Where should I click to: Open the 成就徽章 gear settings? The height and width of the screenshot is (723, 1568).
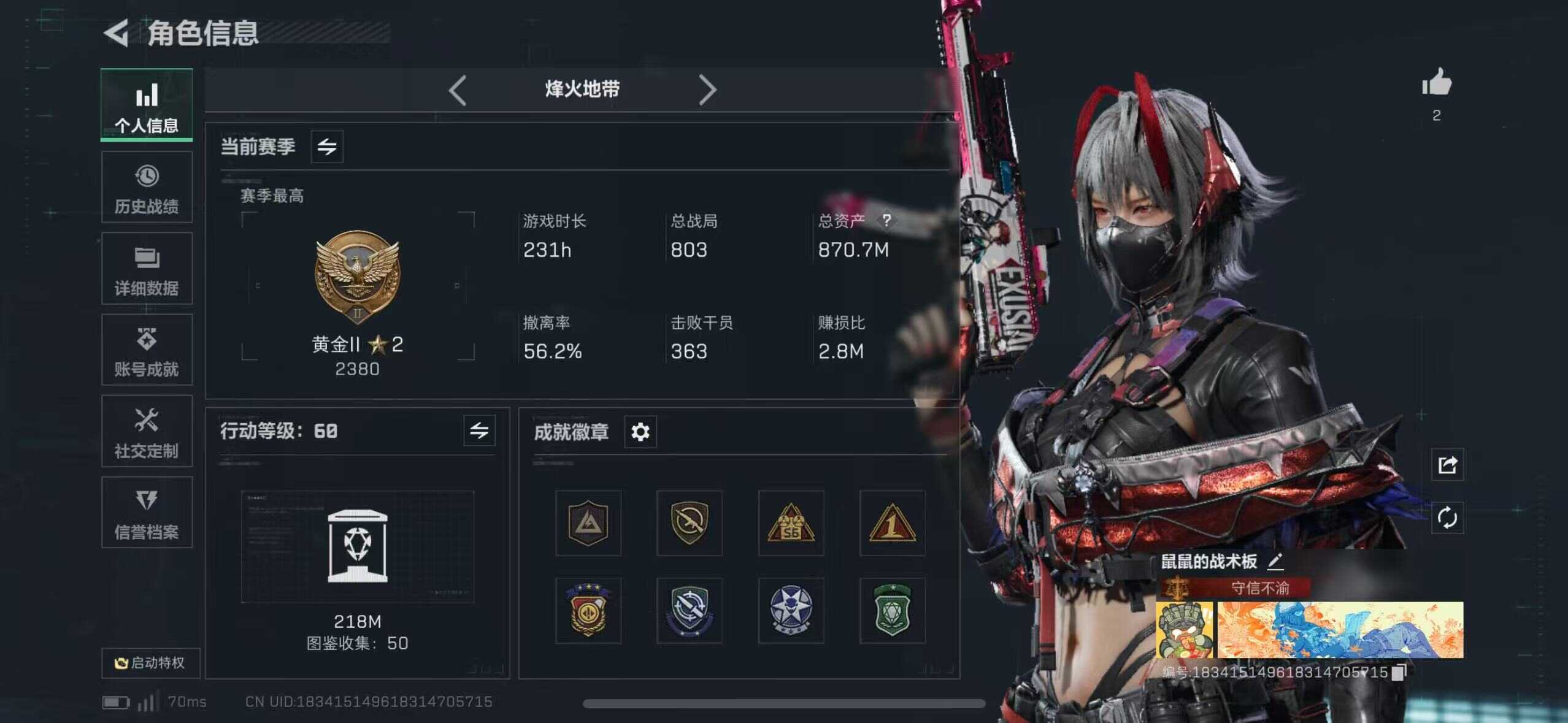pos(640,432)
